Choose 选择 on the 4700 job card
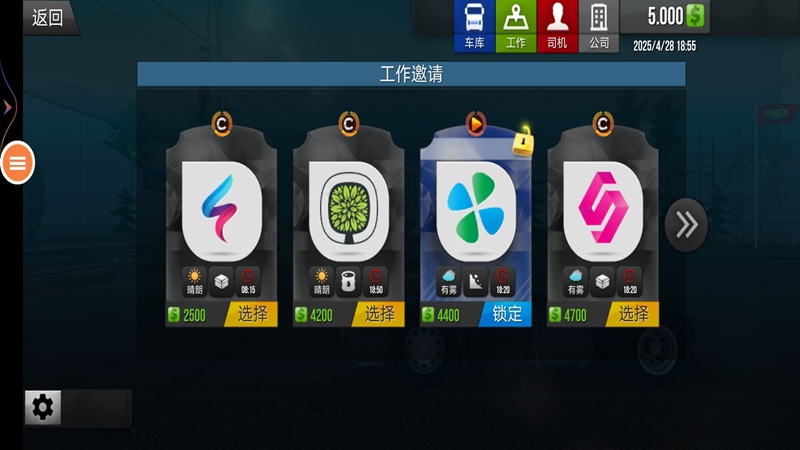The height and width of the screenshot is (450, 800). [x=633, y=314]
